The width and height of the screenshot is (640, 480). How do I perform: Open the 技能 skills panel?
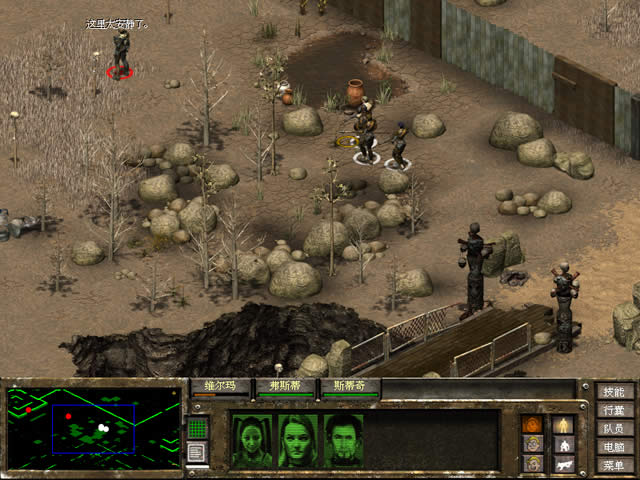pos(614,391)
